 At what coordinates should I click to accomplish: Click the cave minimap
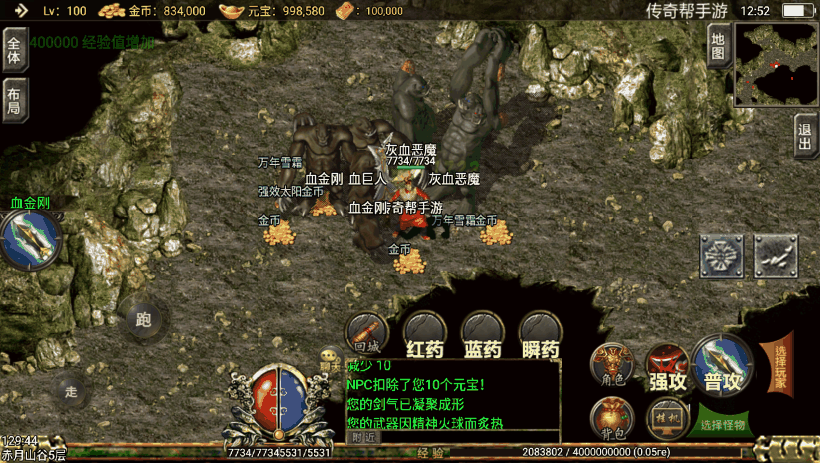click(x=776, y=65)
